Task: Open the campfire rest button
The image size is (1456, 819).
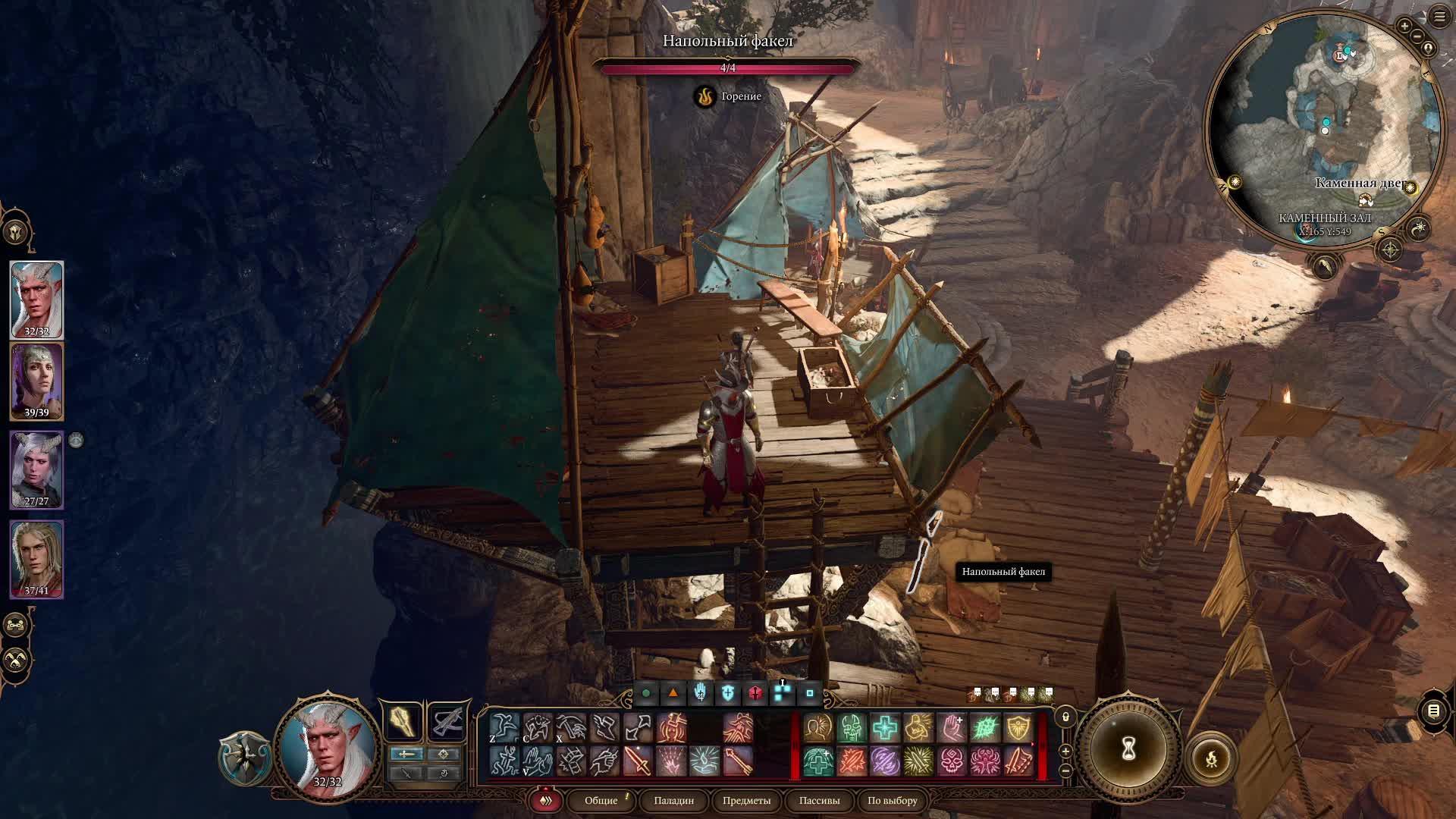Action: coord(1211,758)
